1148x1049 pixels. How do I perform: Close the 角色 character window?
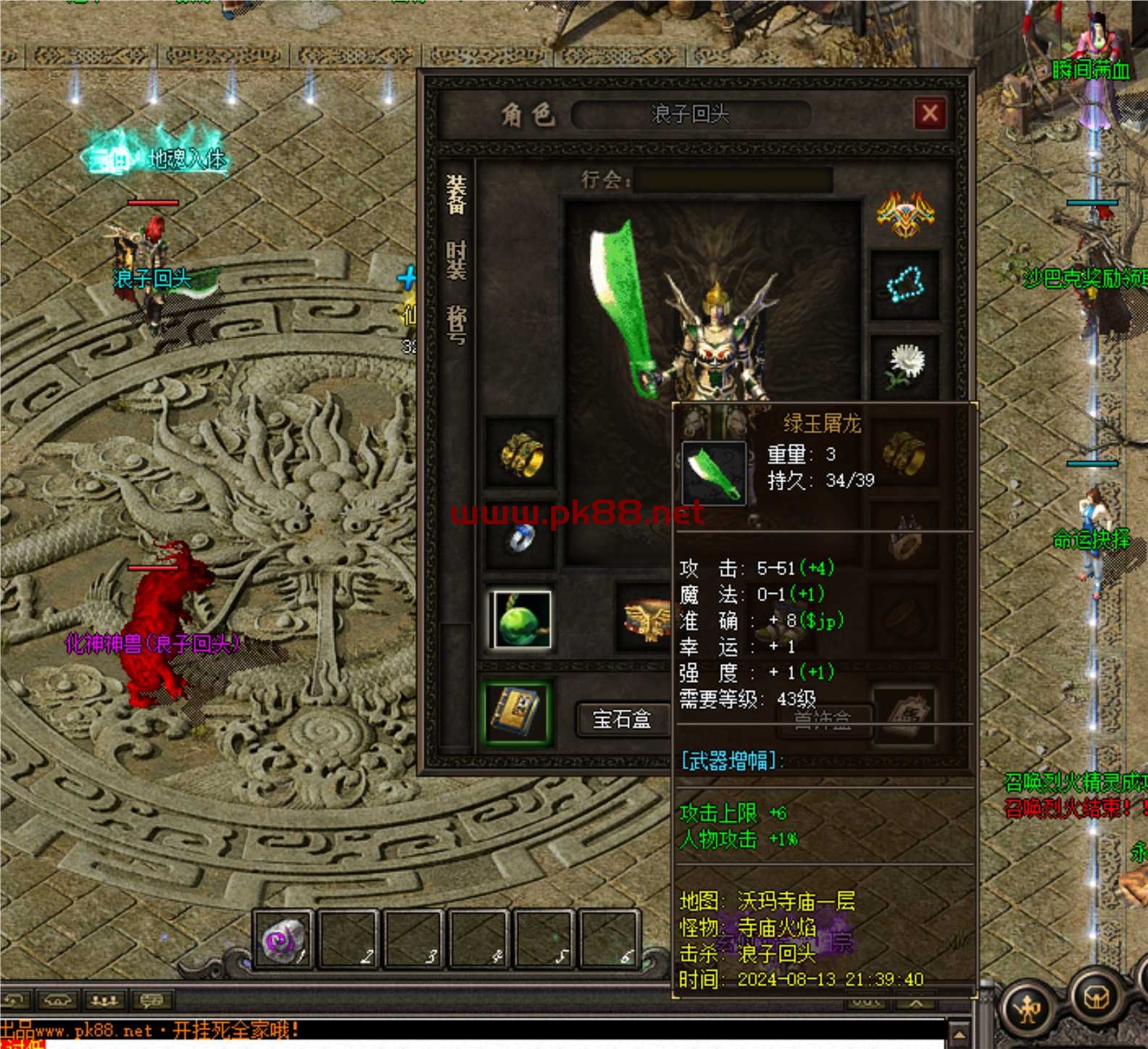click(930, 114)
